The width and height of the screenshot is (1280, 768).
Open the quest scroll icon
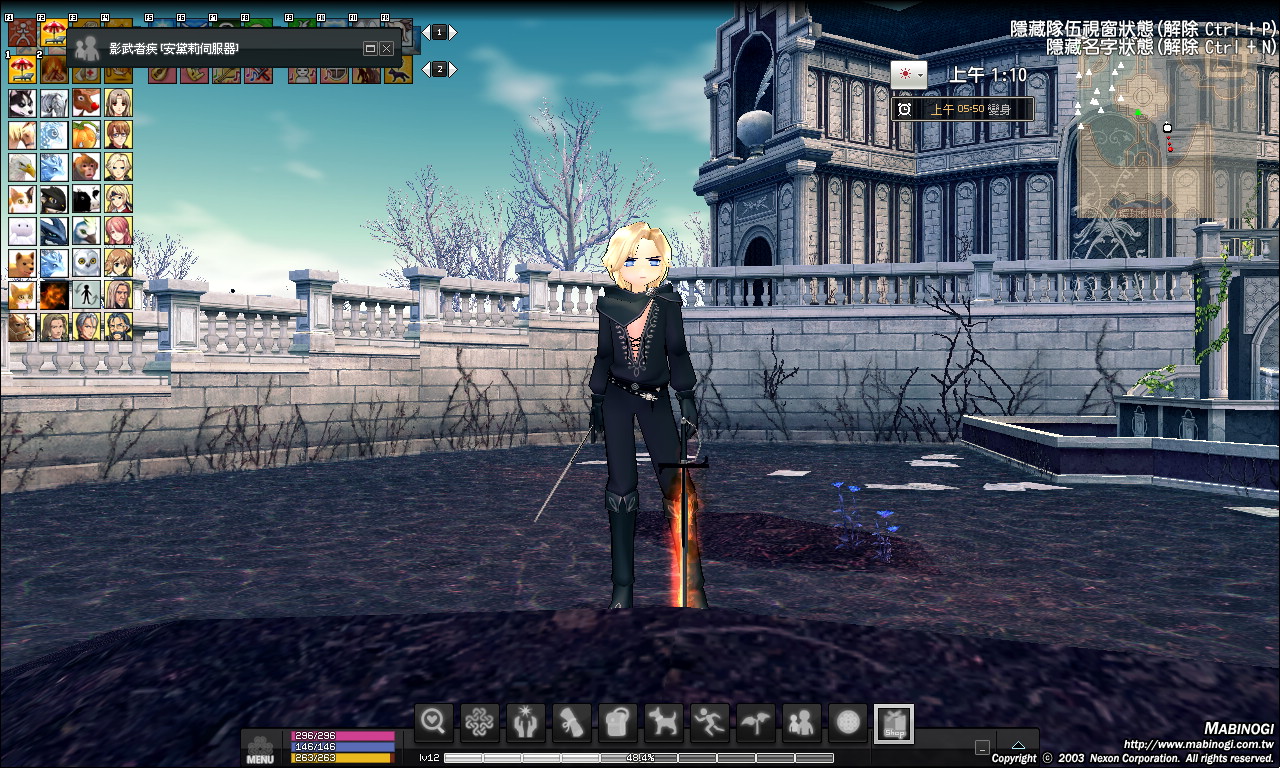pyautogui.click(x=572, y=722)
